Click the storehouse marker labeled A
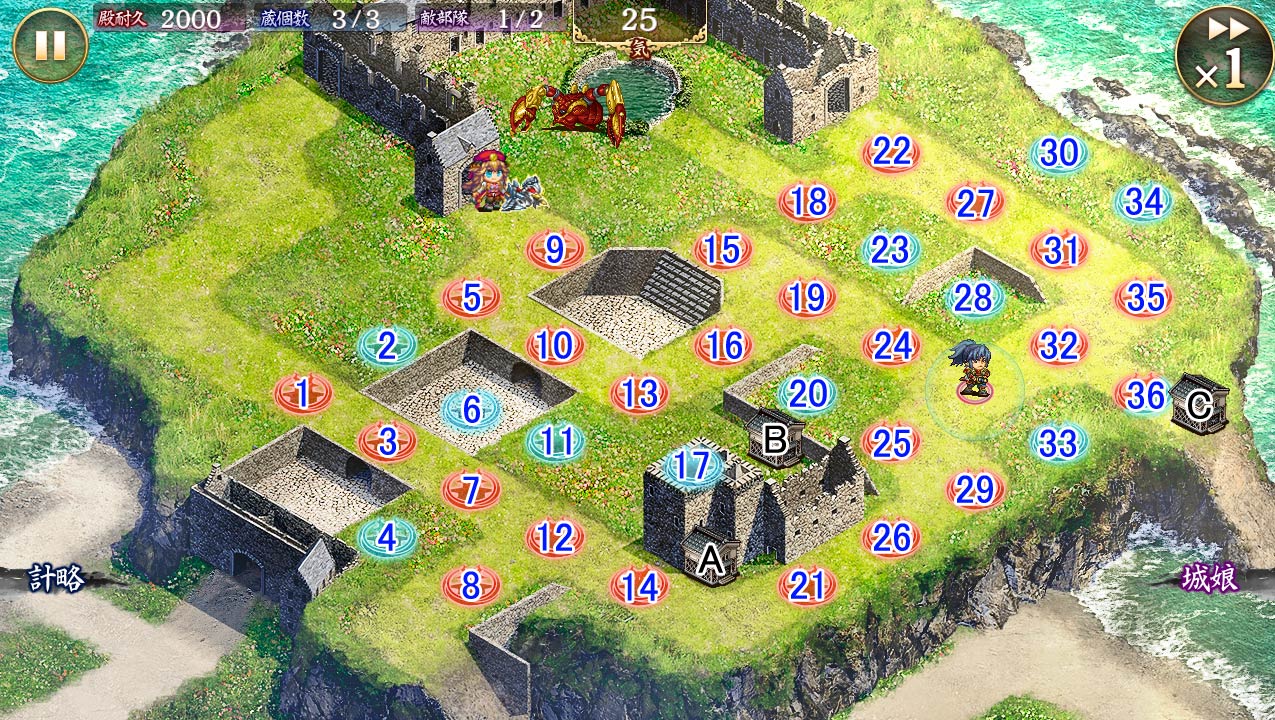 (x=711, y=560)
